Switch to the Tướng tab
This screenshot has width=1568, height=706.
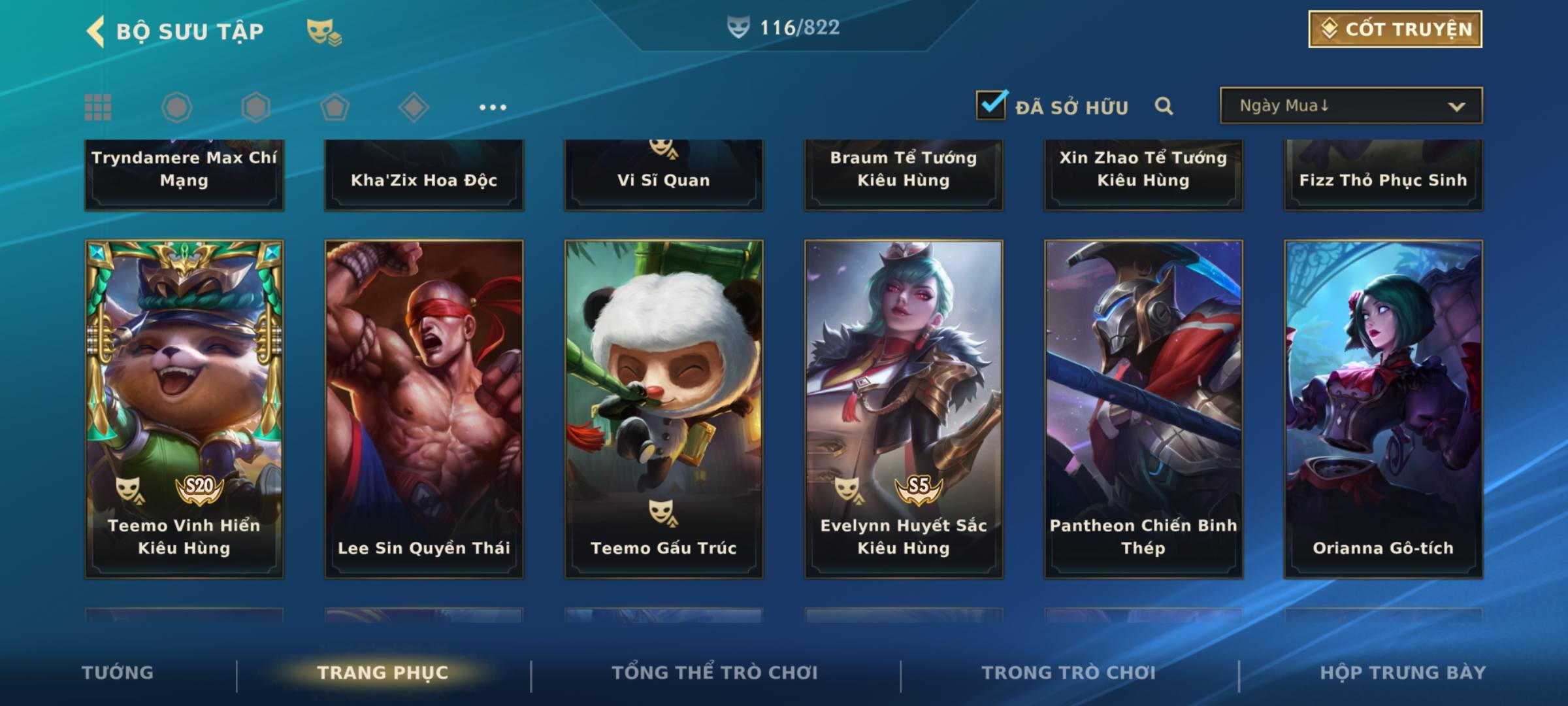tap(118, 673)
